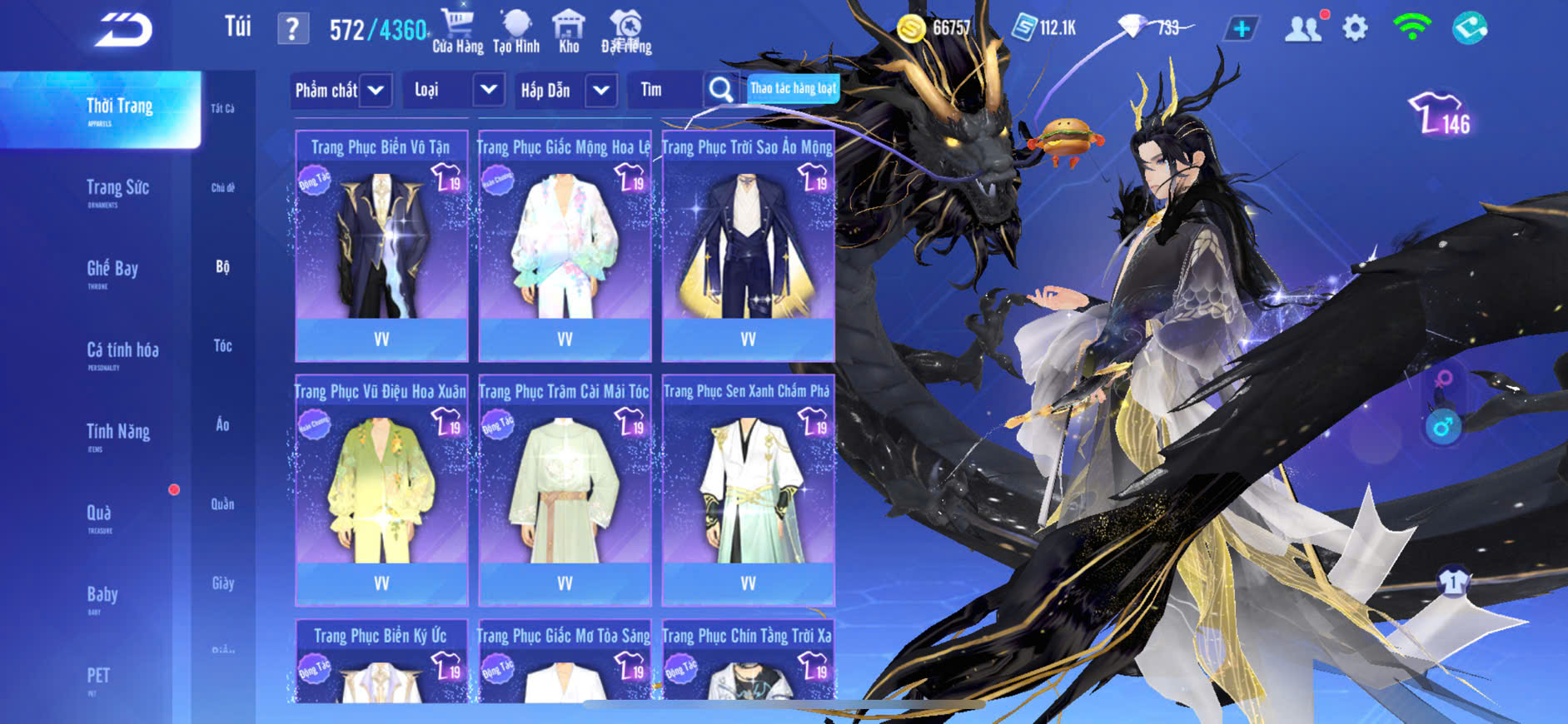Select the Ghế Bay category
The width and height of the screenshot is (1568, 724).
[x=112, y=270]
